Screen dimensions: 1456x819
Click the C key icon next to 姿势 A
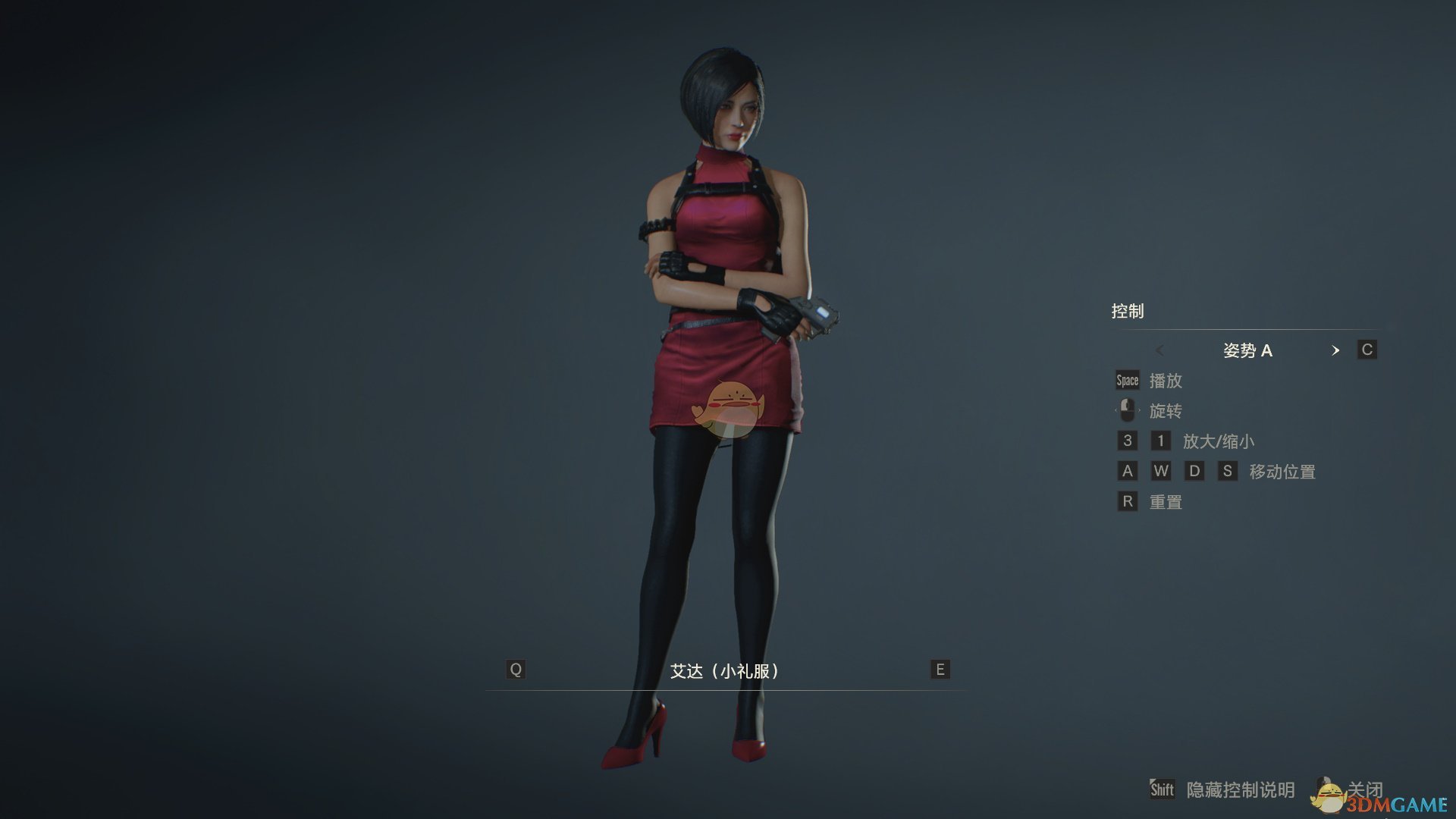tap(1367, 350)
